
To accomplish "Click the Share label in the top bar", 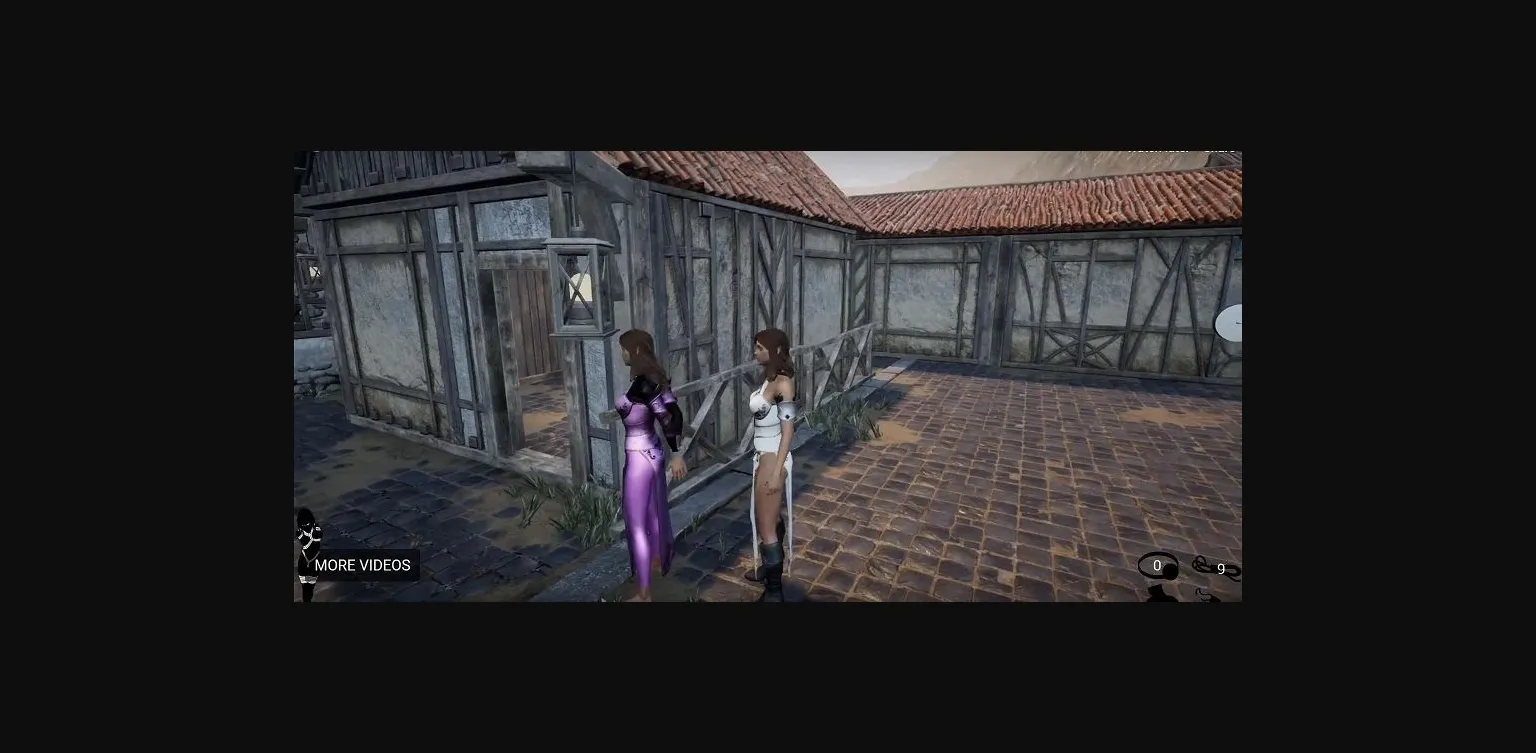I will tap(1218, 148).
